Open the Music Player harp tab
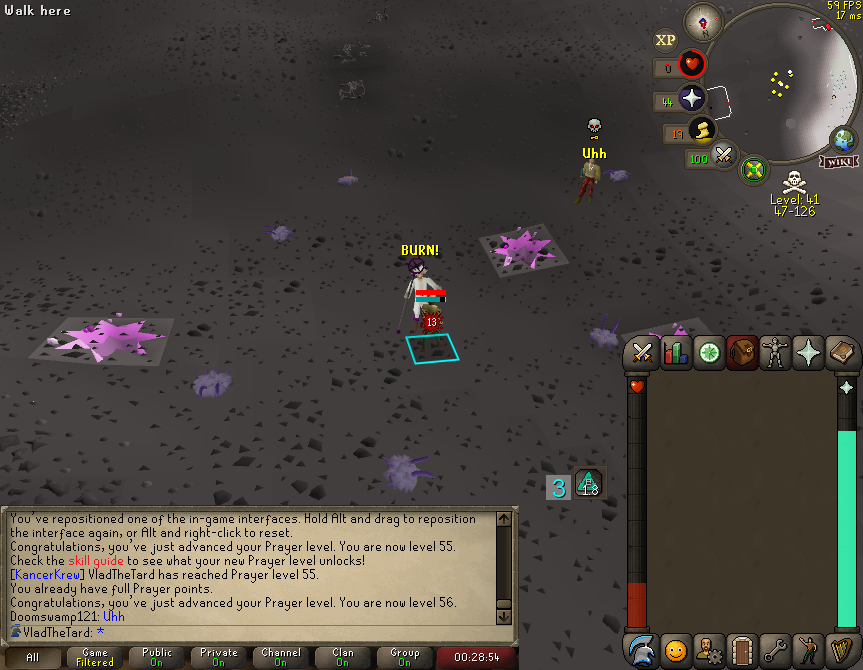863x670 pixels. (x=842, y=651)
